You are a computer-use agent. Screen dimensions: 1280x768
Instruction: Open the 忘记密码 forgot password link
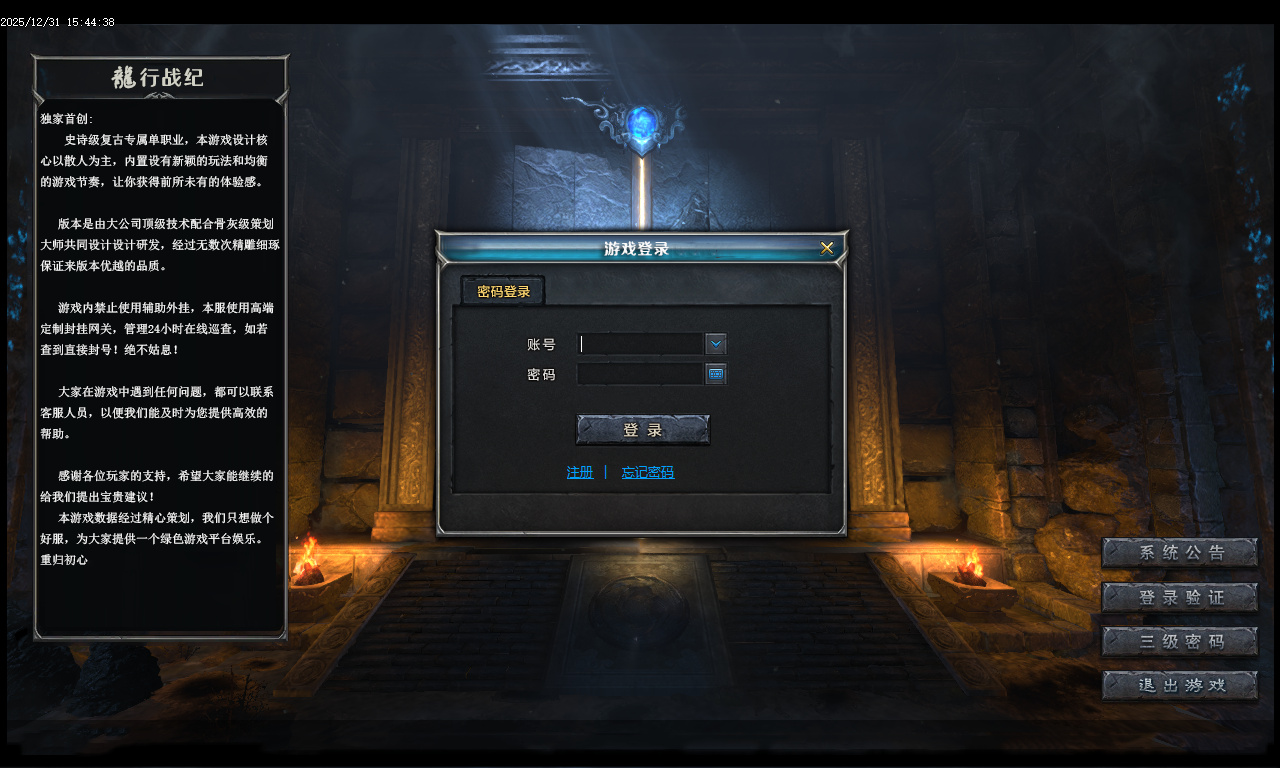(x=648, y=472)
